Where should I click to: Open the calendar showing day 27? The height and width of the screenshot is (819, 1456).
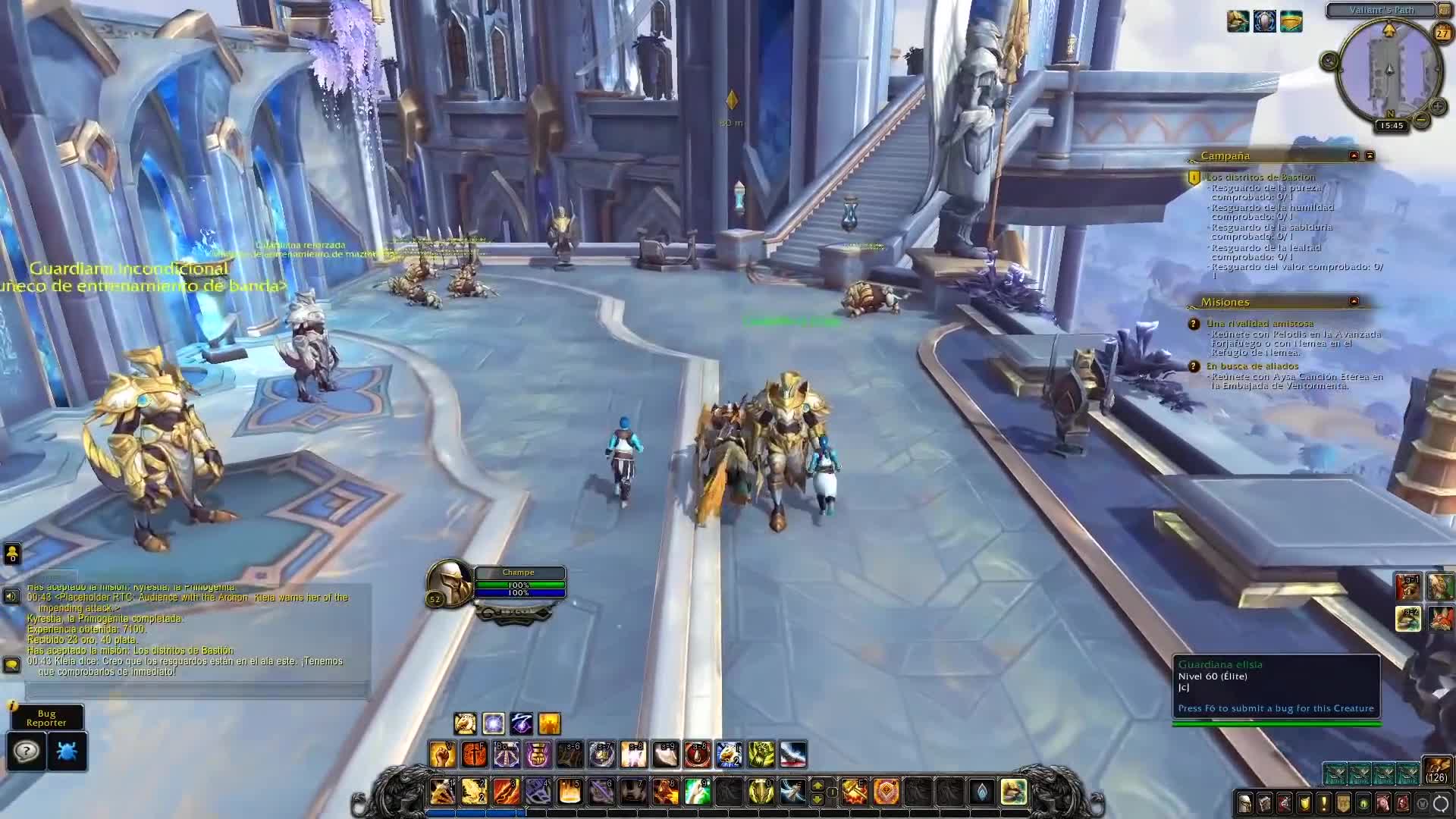point(1442,33)
